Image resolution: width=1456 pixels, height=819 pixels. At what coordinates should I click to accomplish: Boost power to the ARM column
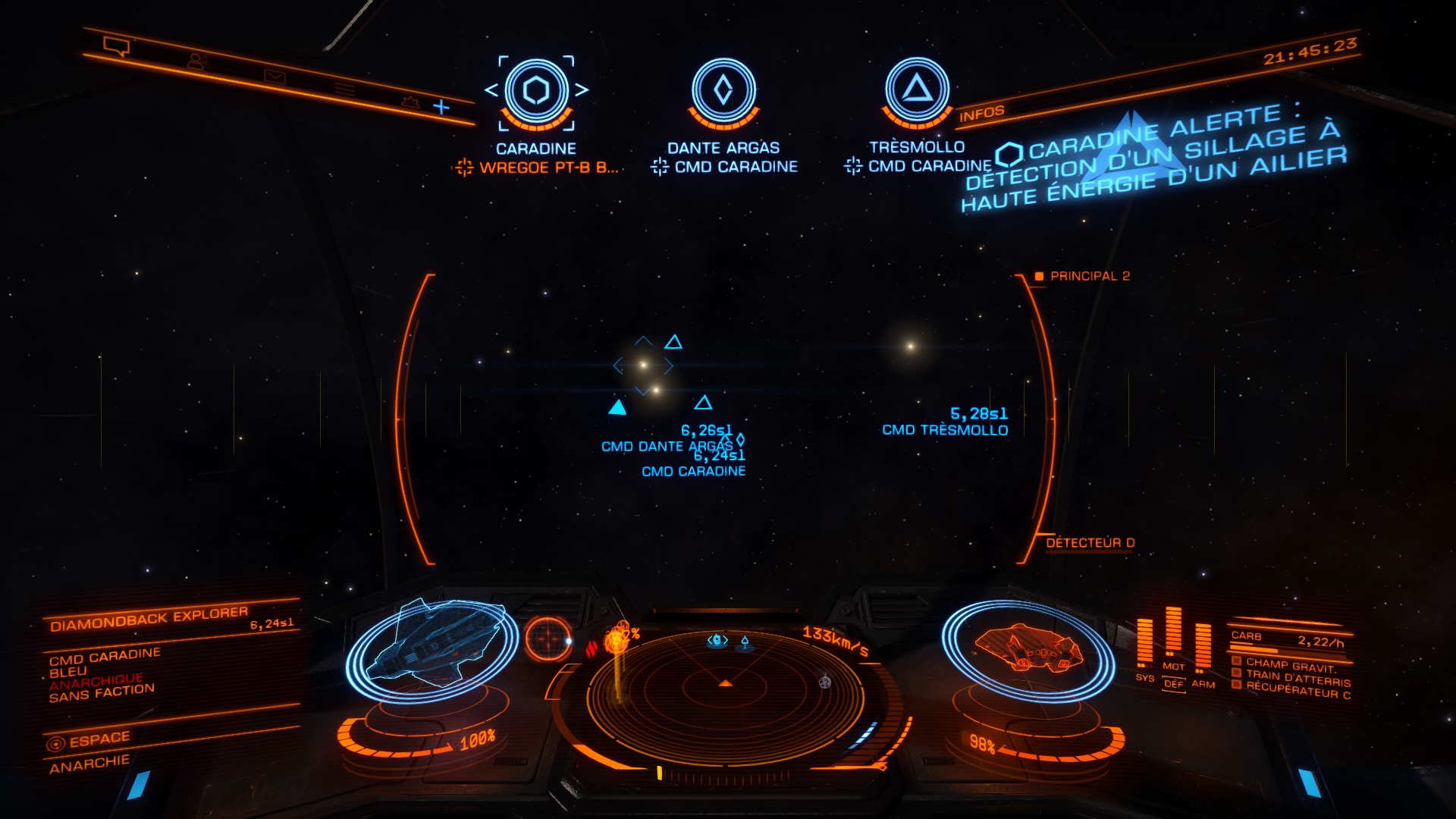point(1203,649)
